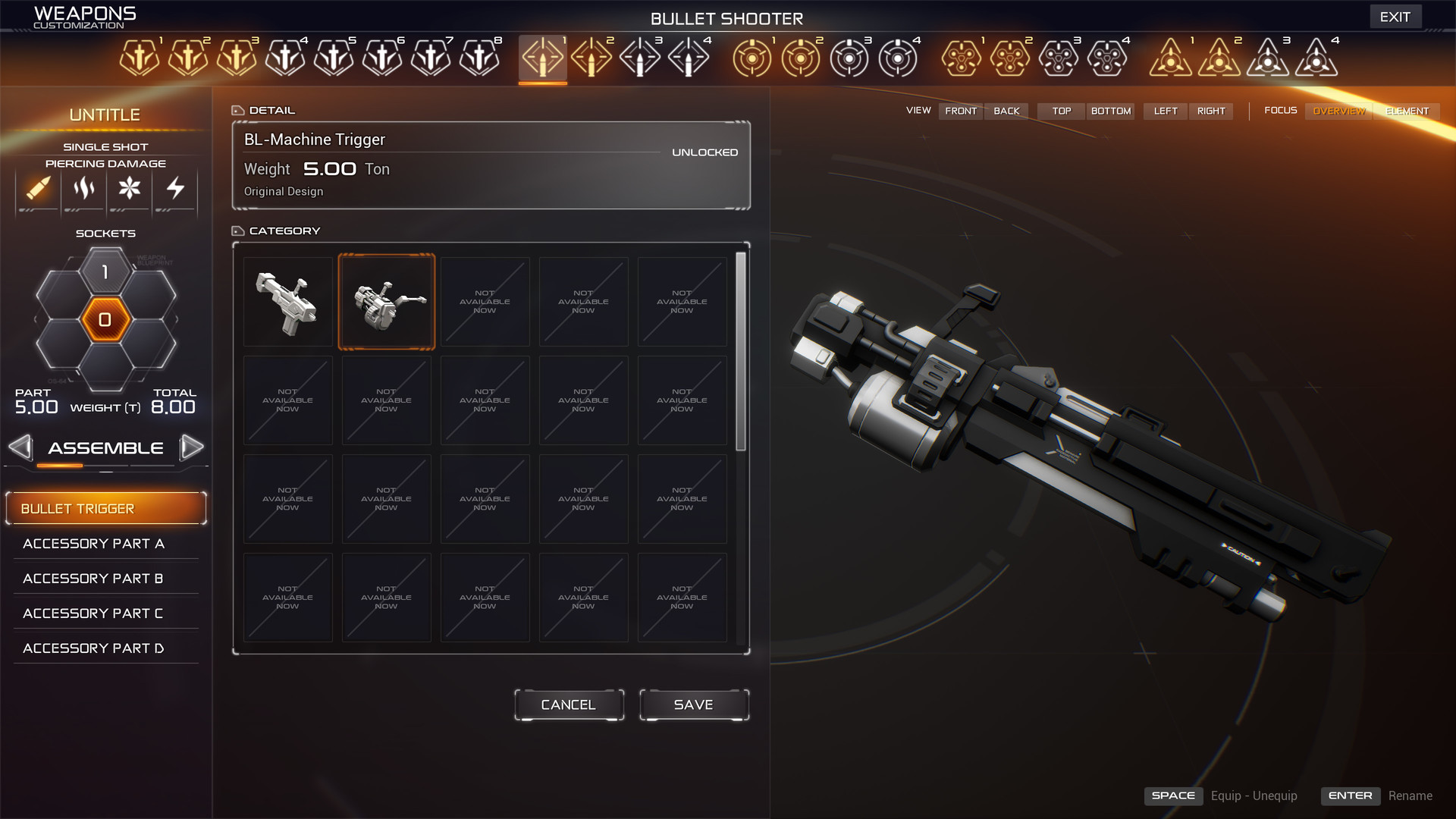Select the first trigger thumbnail in the category grid
The height and width of the screenshot is (819, 1456).
coord(288,301)
